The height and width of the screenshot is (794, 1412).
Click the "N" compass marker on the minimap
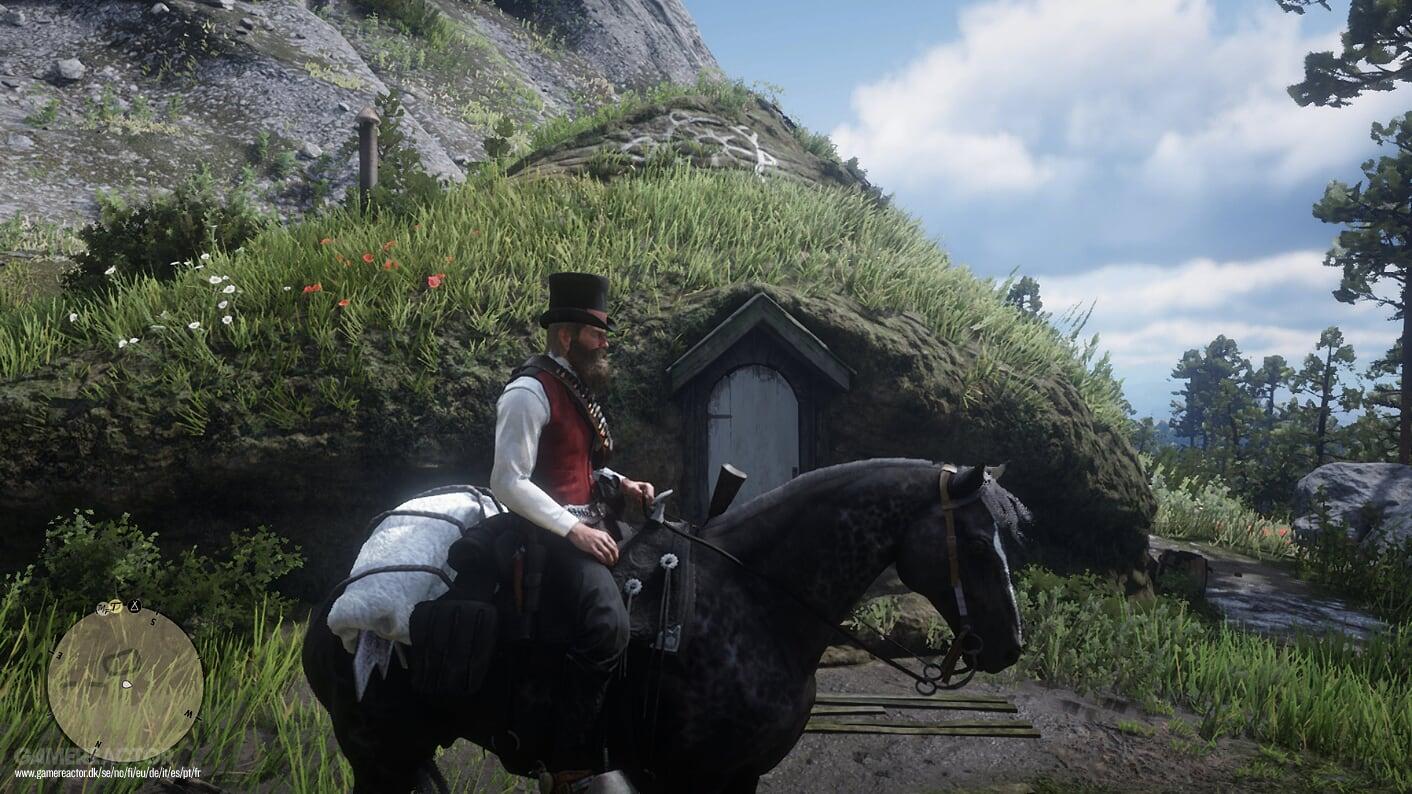click(x=99, y=744)
